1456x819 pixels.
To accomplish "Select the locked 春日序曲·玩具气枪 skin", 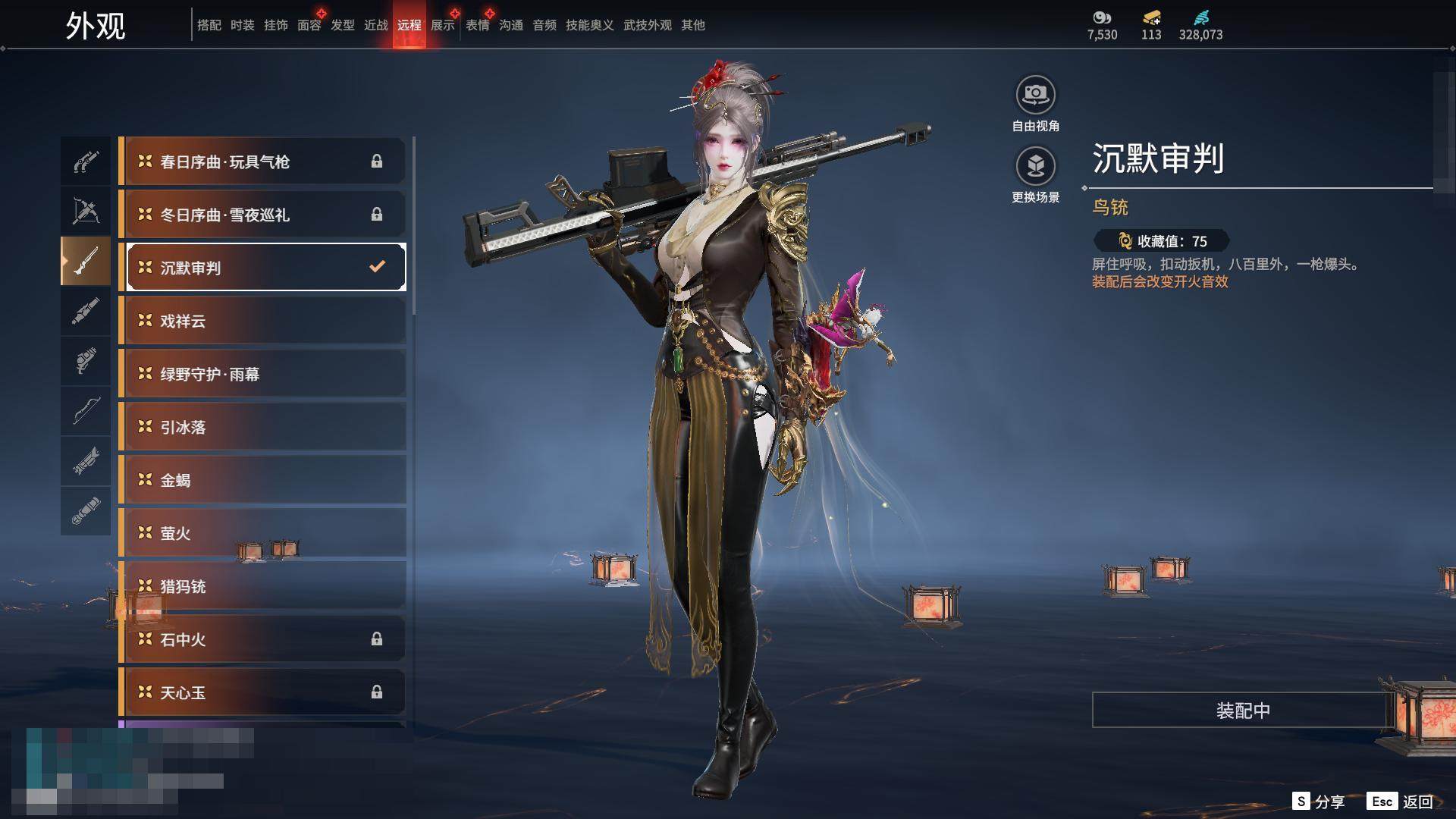I will 262,162.
